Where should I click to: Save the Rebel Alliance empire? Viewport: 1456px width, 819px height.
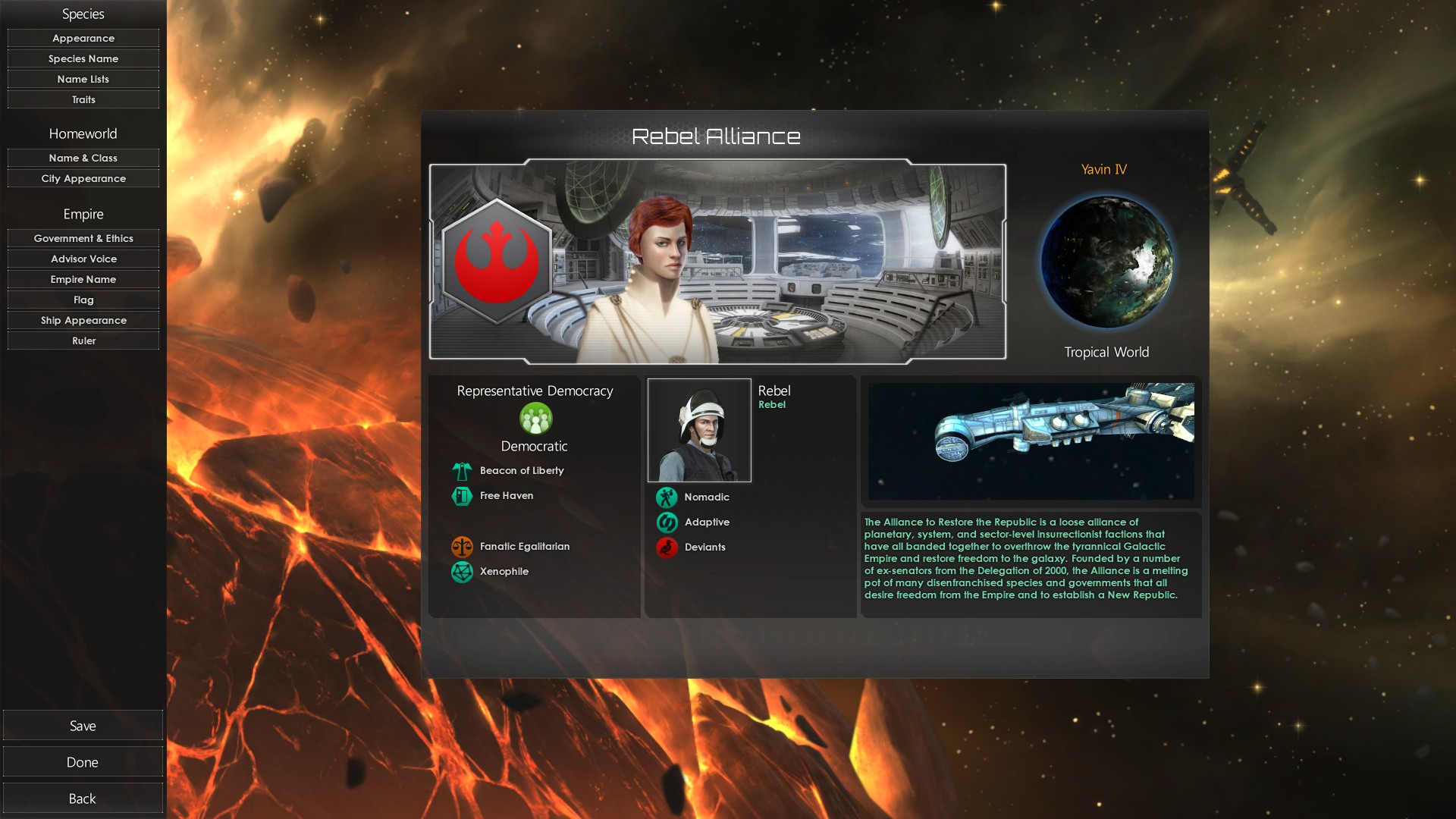coord(83,726)
